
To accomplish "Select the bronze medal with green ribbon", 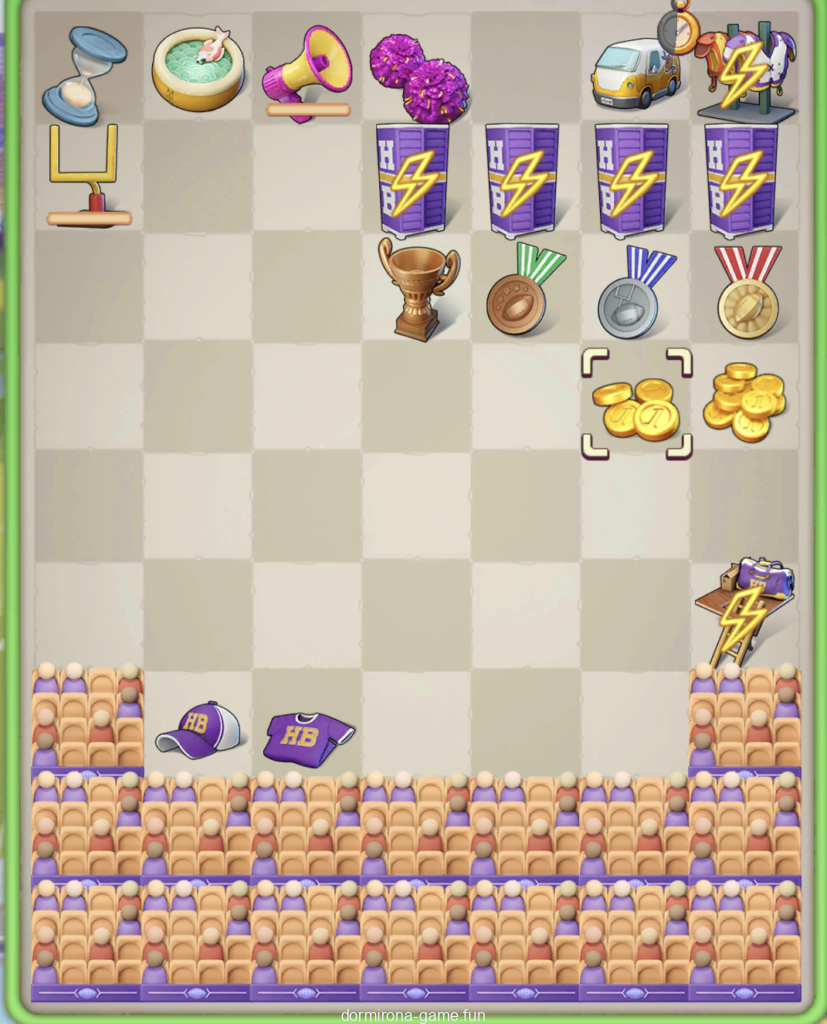I will point(524,290).
